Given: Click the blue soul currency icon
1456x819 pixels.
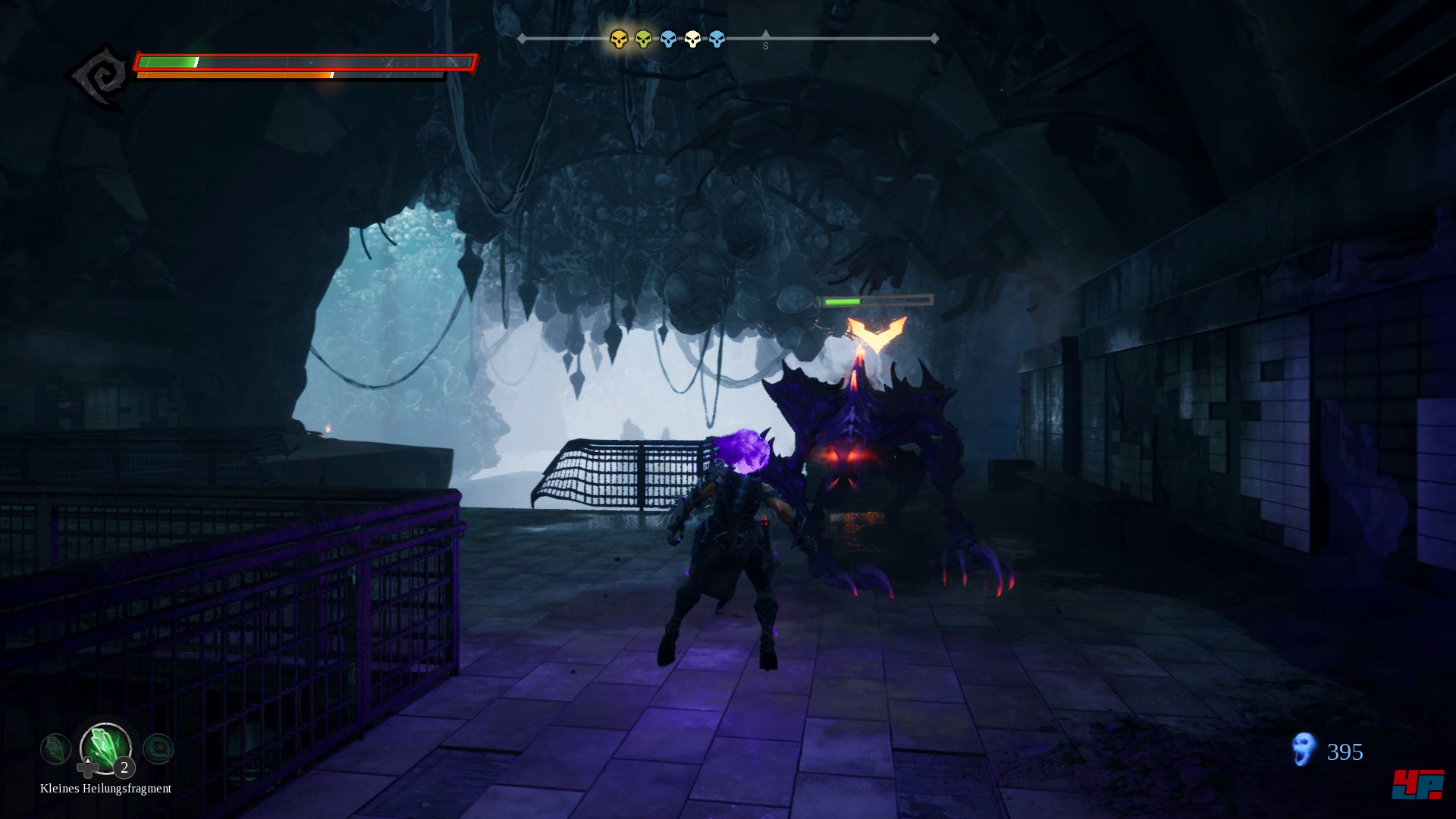Looking at the screenshot, I should pos(1303,749).
